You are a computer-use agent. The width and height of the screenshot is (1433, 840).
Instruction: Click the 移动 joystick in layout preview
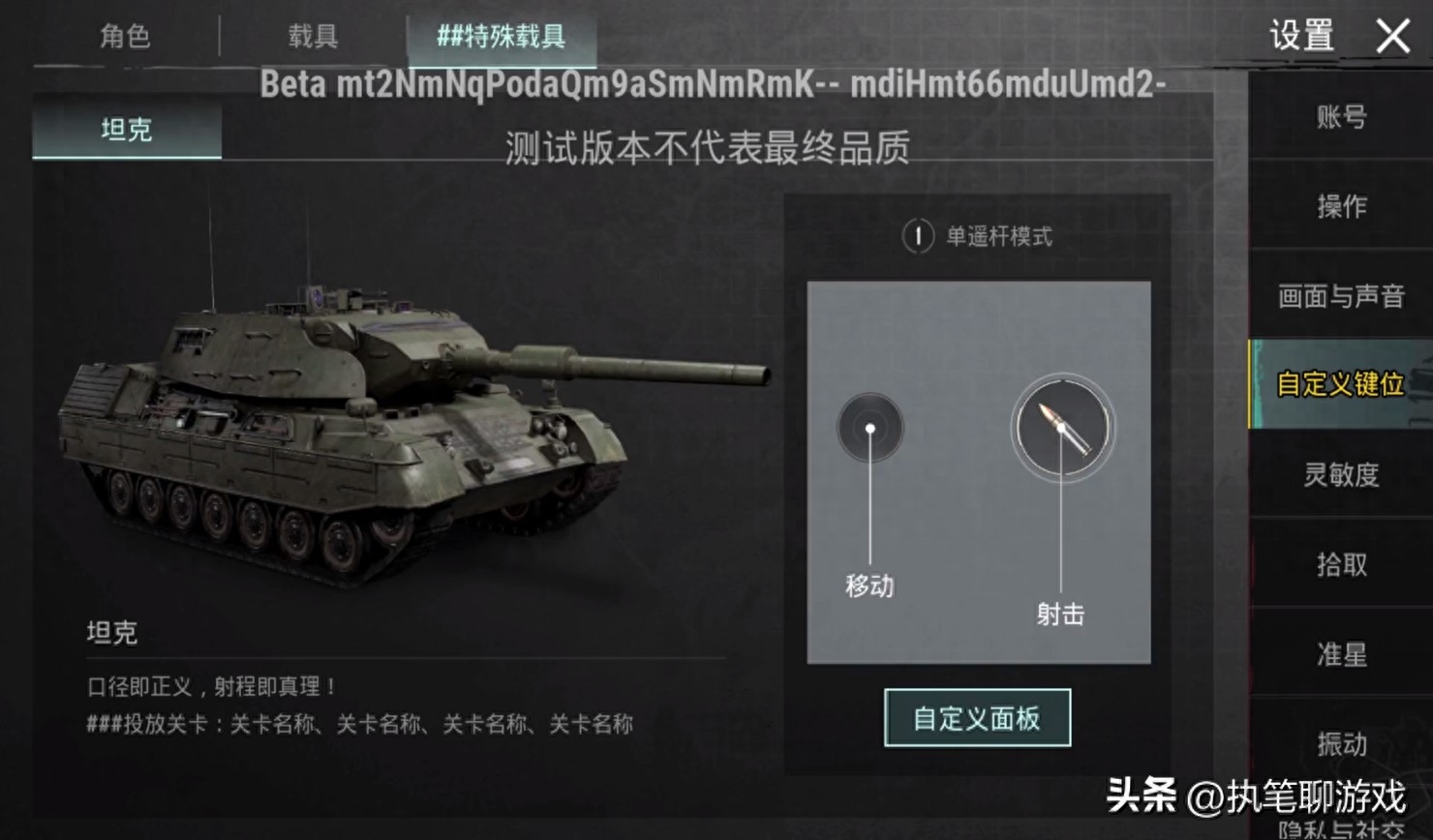tap(870, 428)
